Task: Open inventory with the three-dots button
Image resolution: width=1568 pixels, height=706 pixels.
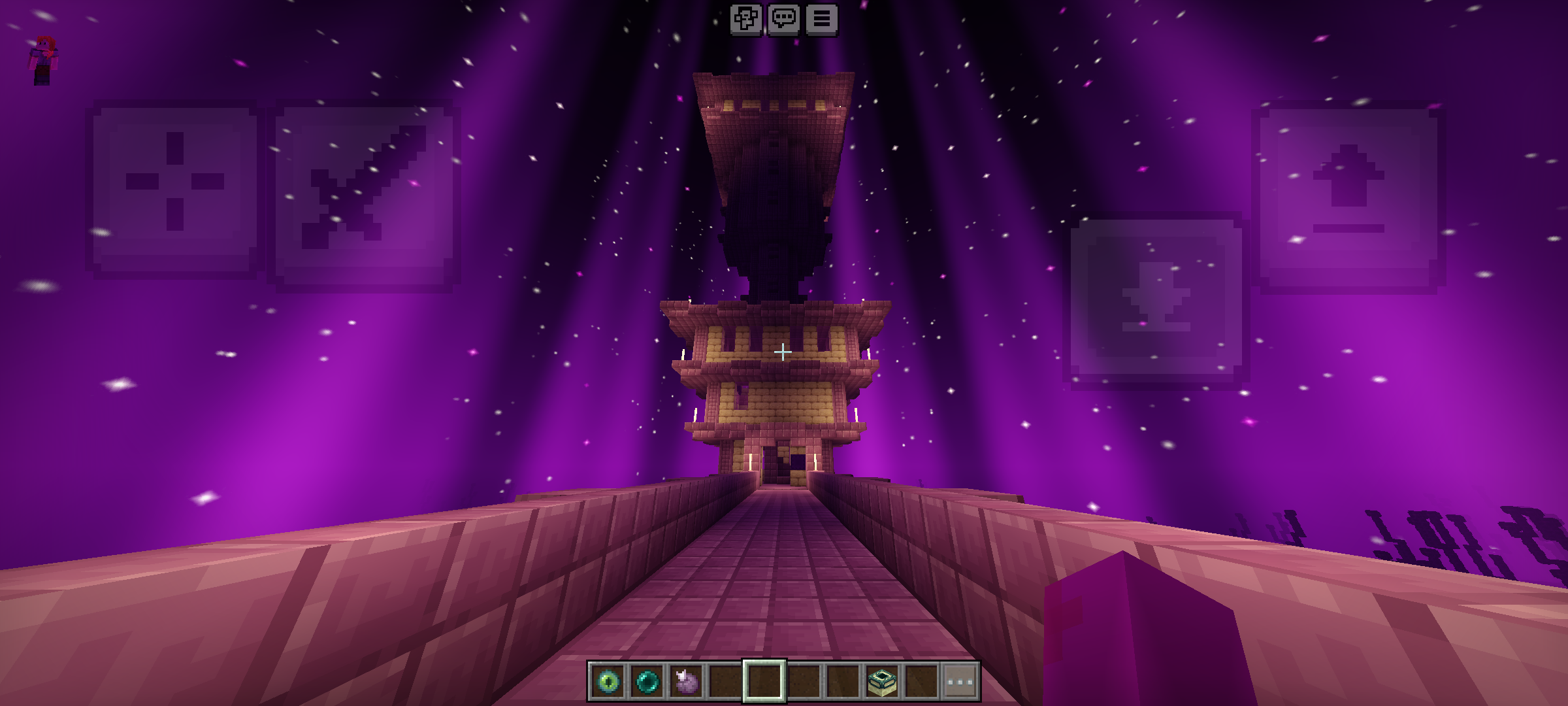Action: (960, 682)
